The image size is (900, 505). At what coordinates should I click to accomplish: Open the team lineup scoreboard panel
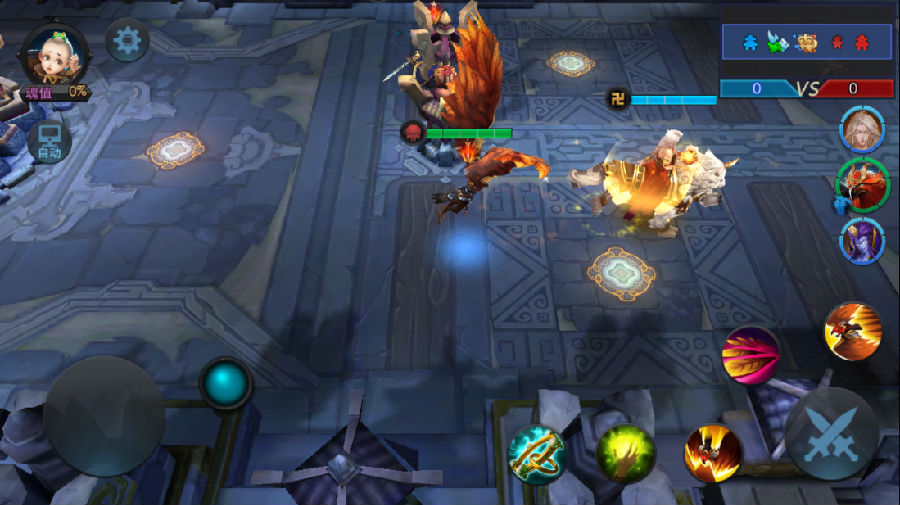(806, 42)
